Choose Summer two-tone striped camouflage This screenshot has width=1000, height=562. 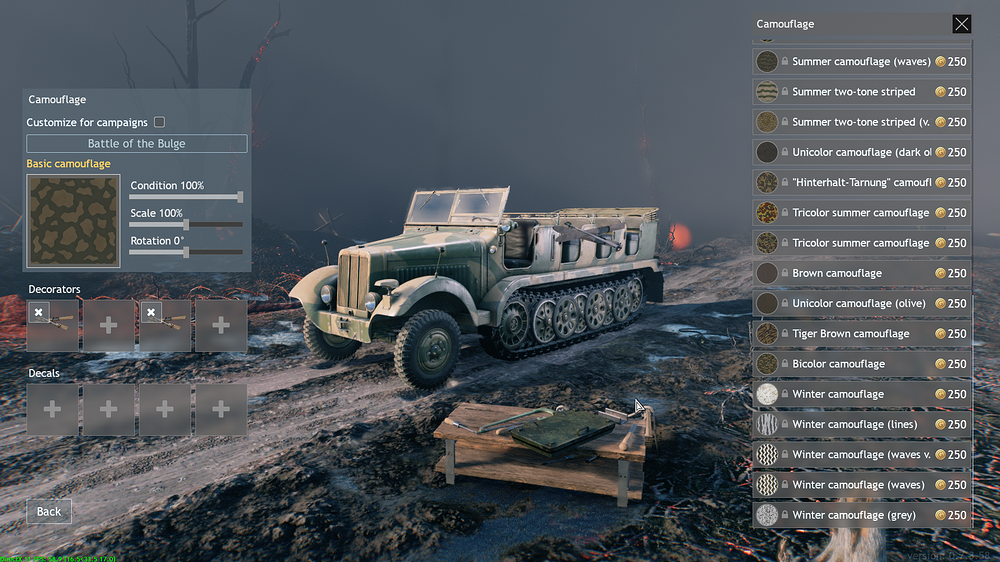pyautogui.click(x=860, y=92)
